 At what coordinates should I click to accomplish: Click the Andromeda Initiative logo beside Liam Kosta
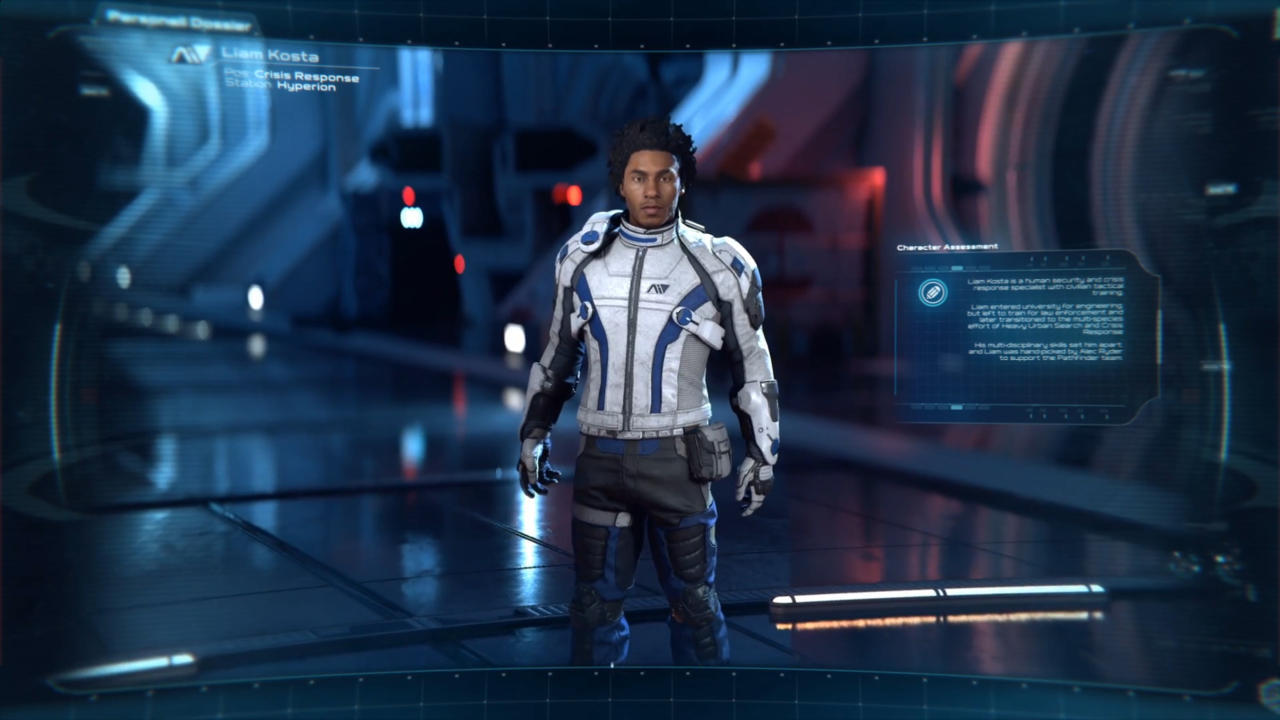191,54
